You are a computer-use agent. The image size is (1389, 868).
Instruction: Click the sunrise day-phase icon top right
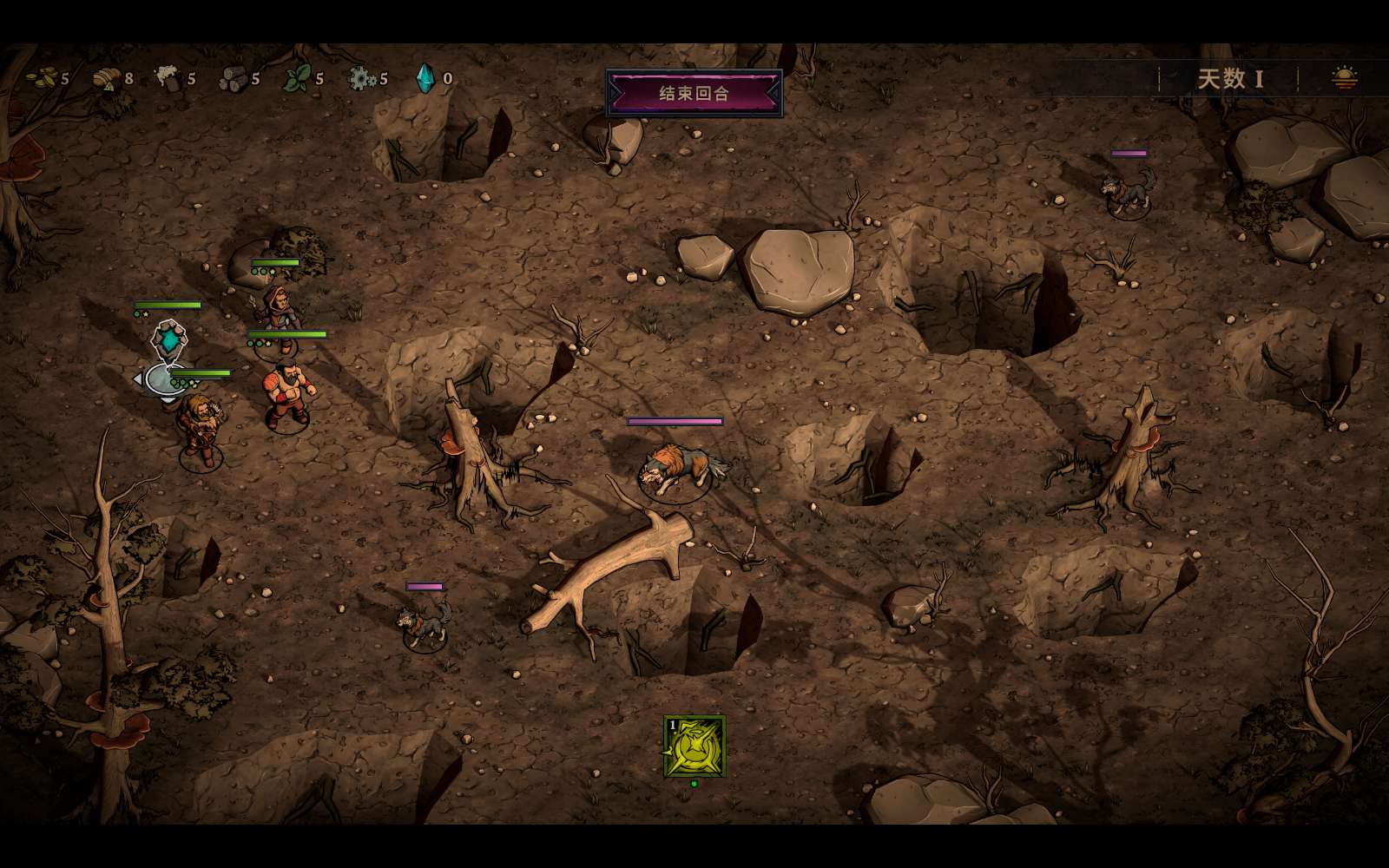pyautogui.click(x=1344, y=78)
